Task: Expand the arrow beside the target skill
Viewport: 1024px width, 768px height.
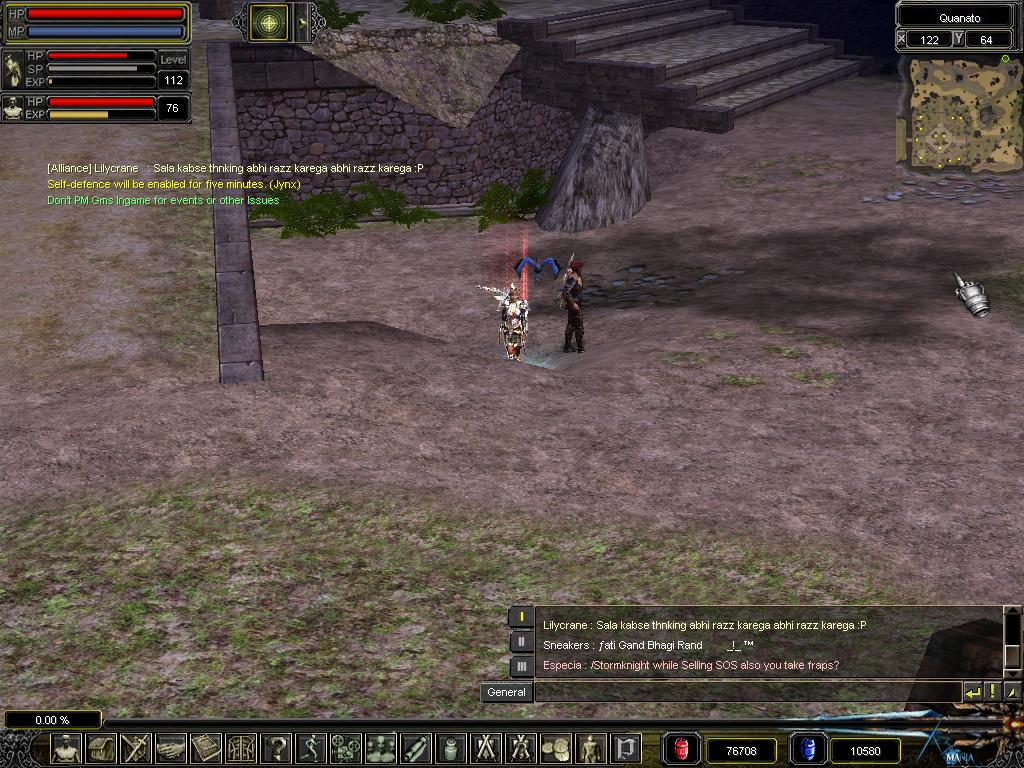Action: coord(301,22)
